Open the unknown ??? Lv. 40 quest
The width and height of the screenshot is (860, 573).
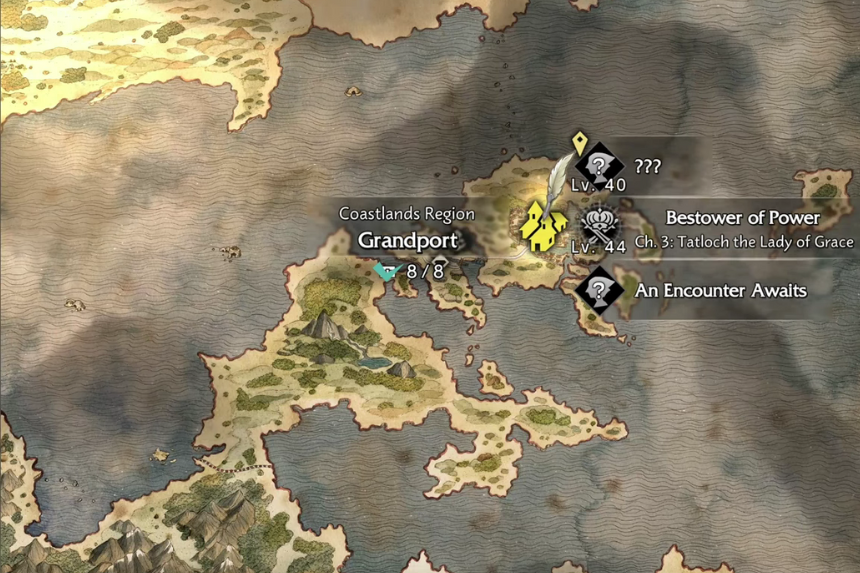(x=600, y=166)
